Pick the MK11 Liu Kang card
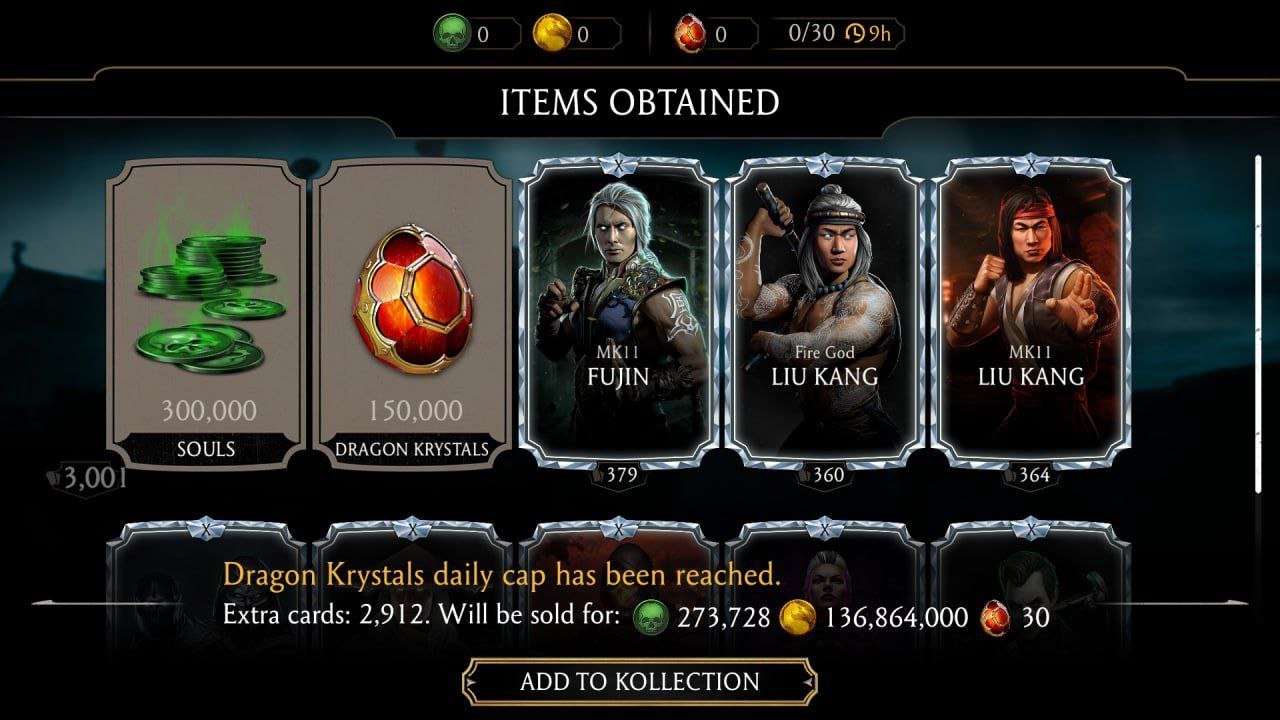Image resolution: width=1280 pixels, height=720 pixels. pyautogui.click(x=1031, y=310)
